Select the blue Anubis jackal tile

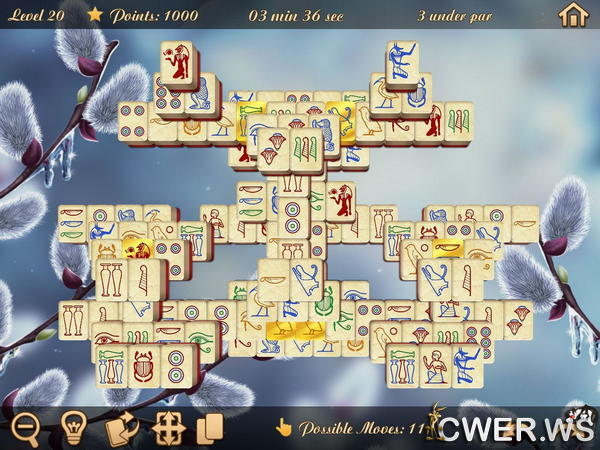click(x=403, y=65)
